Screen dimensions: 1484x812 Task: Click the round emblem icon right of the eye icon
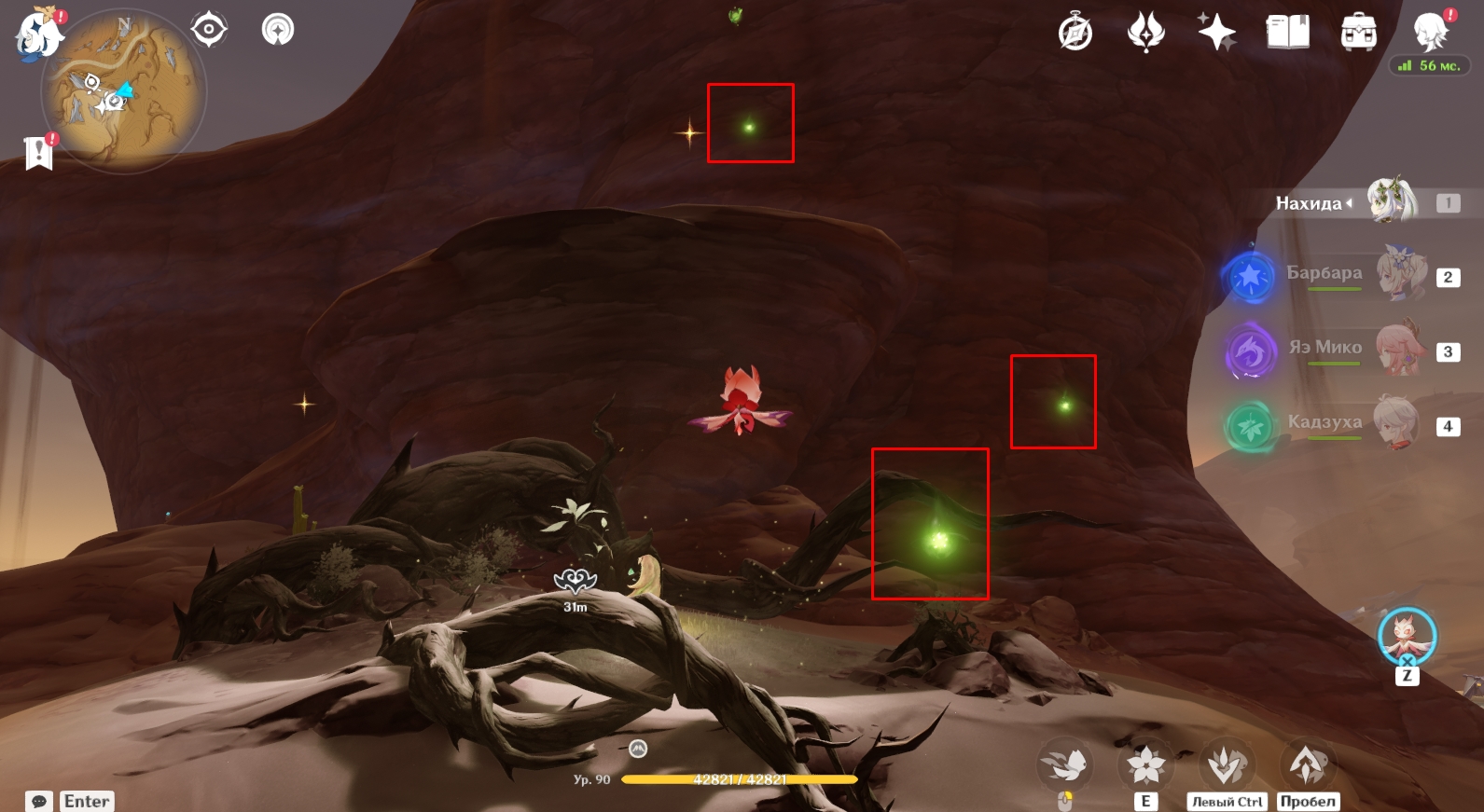277,30
